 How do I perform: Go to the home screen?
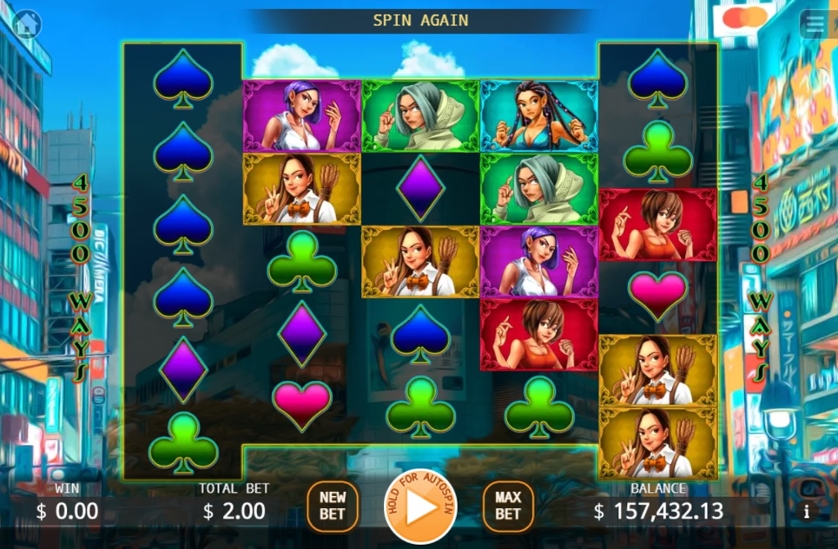click(x=27, y=23)
